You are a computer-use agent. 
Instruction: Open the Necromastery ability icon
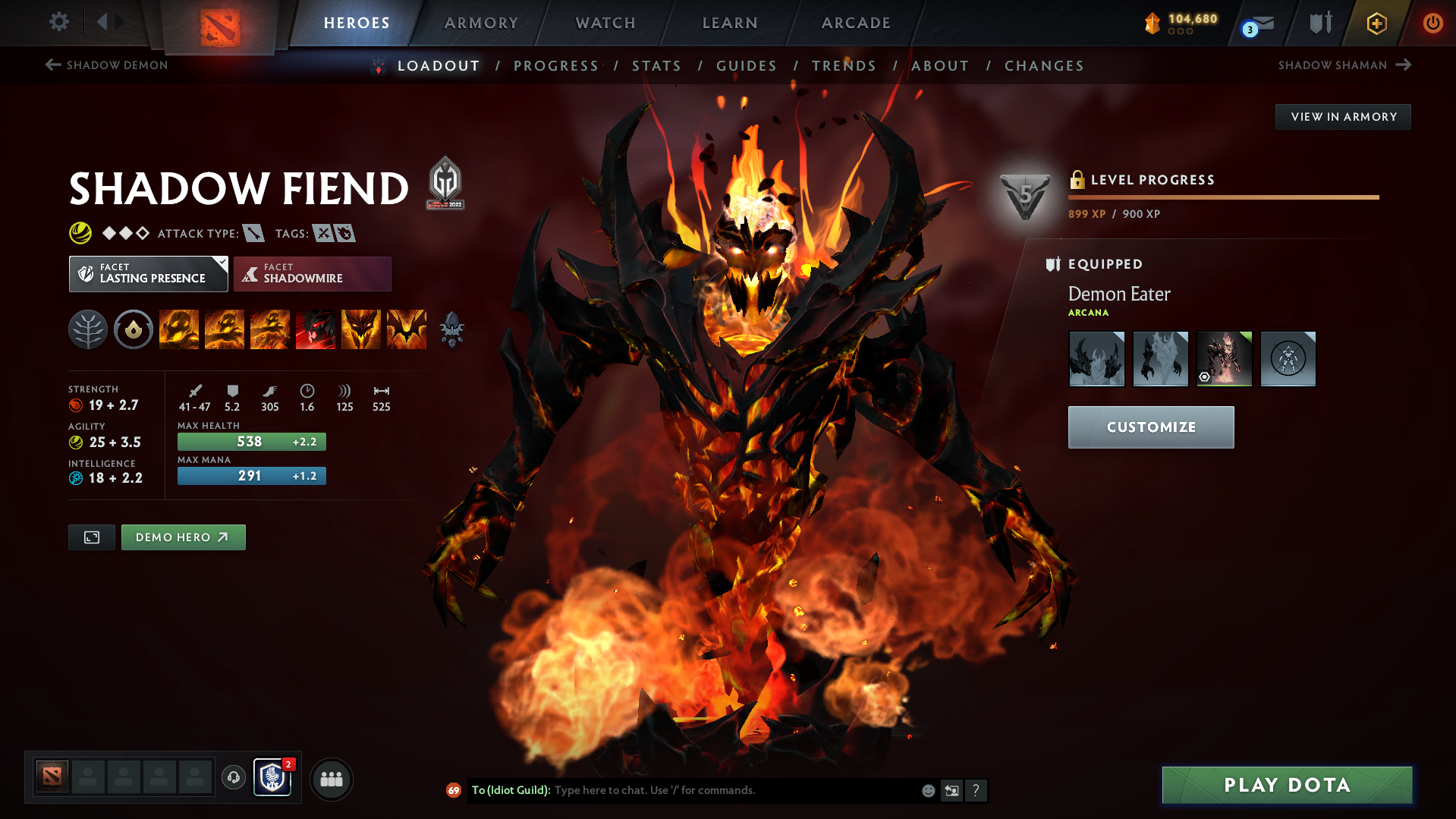[316, 329]
